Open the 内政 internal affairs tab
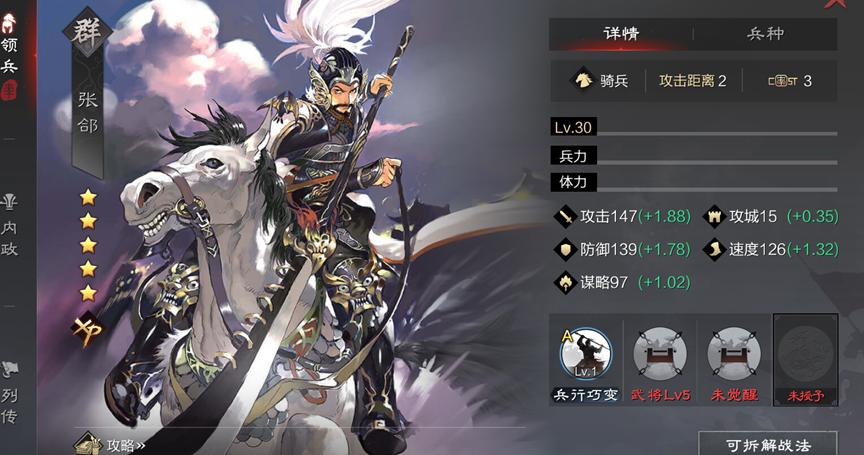The width and height of the screenshot is (864, 455). 10,226
